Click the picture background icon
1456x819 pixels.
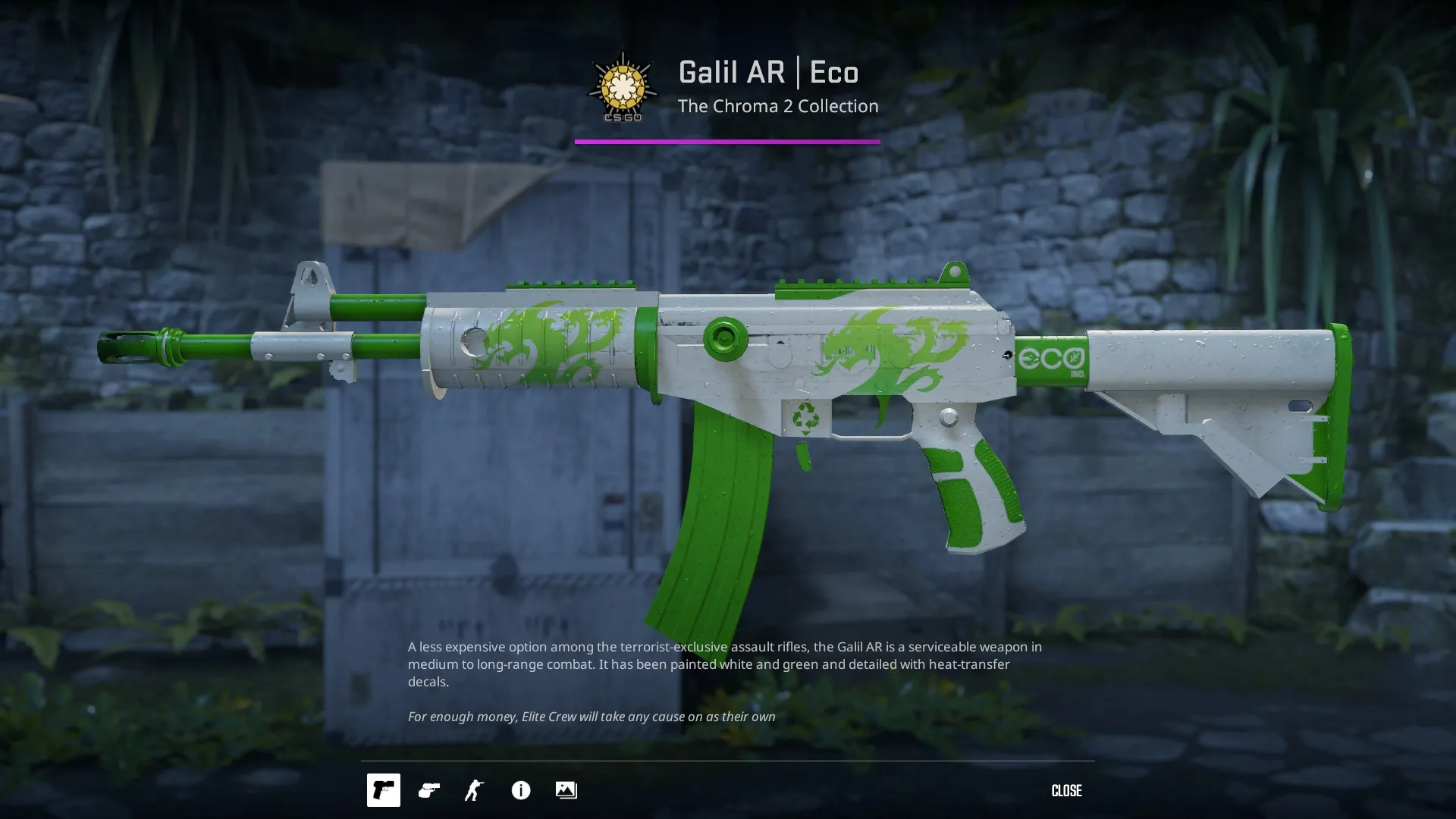coord(566,790)
